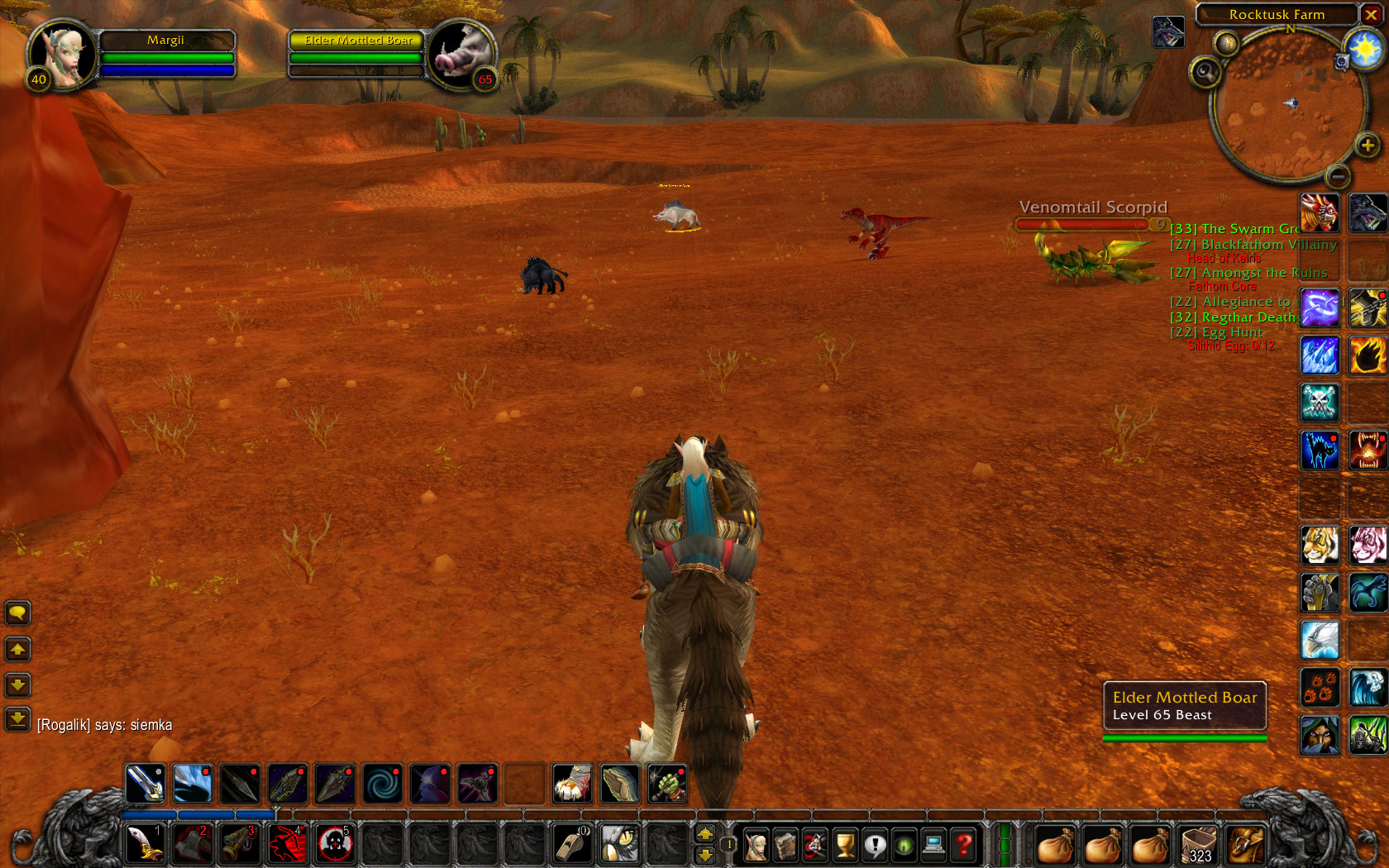
Task: Open the Help menu red question mark
Action: 963,845
